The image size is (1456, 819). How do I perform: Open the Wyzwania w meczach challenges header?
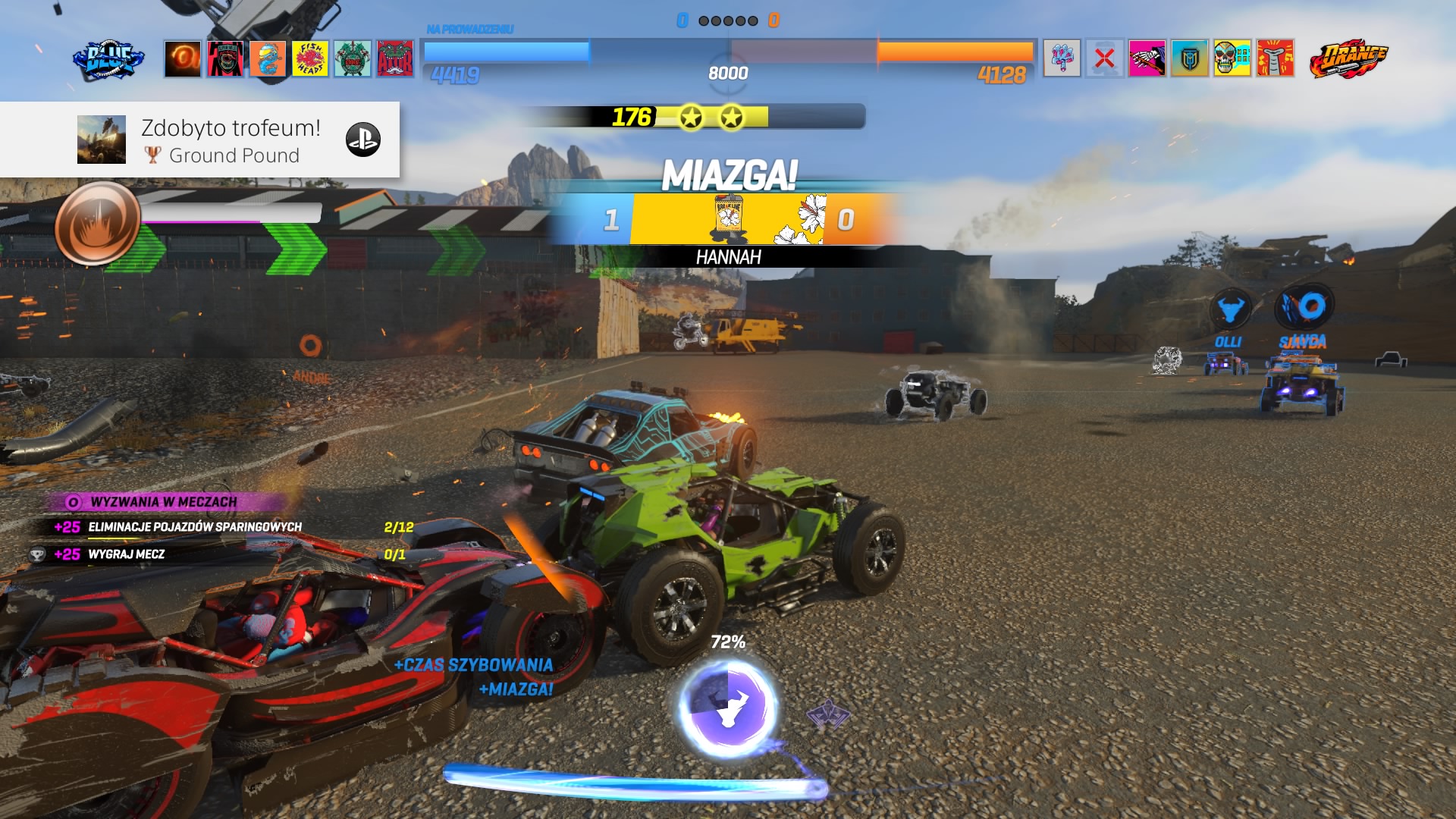[x=164, y=502]
